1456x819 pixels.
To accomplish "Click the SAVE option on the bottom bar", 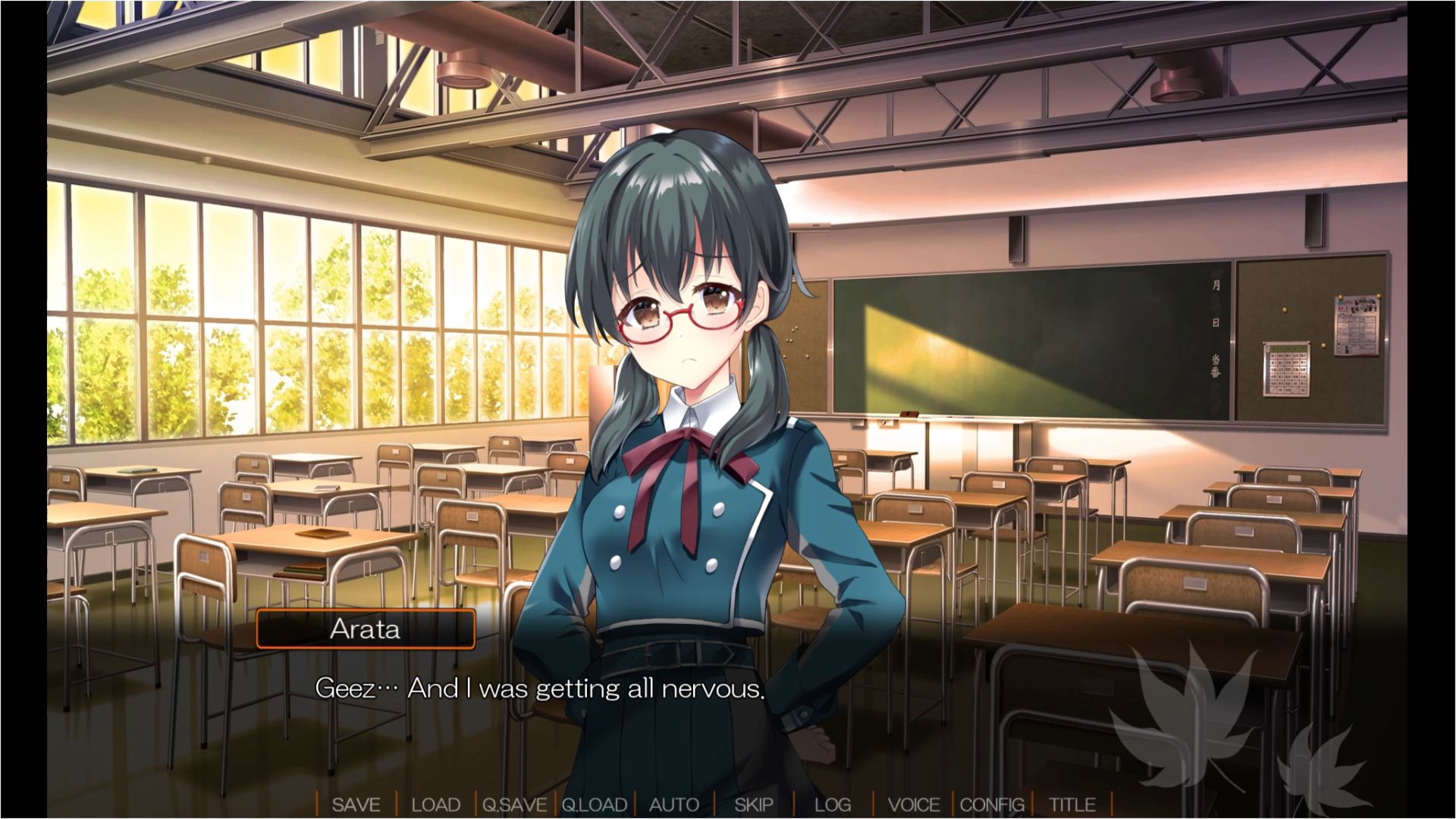I will click(357, 805).
